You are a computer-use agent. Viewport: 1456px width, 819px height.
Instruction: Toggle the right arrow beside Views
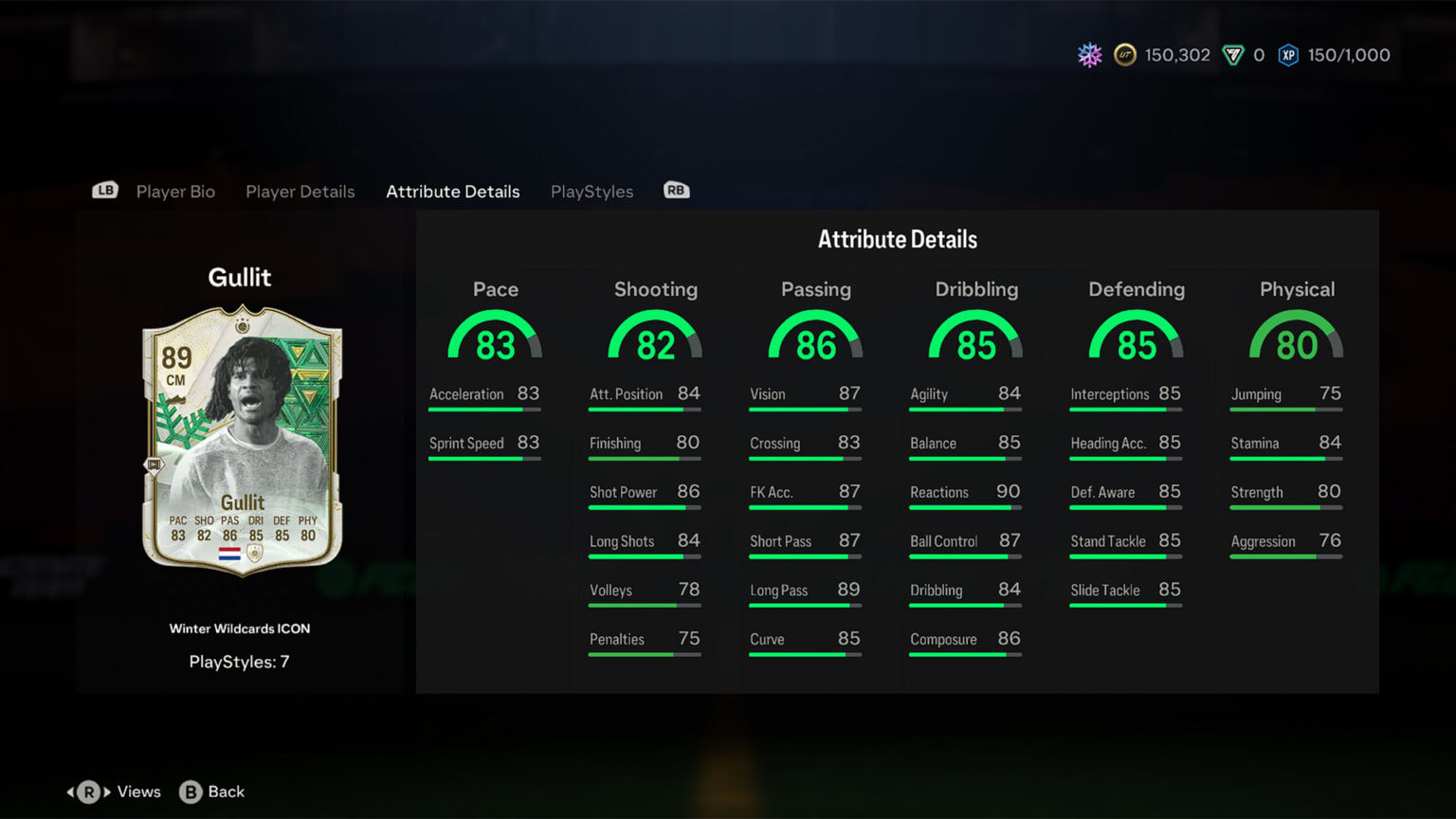[x=106, y=792]
